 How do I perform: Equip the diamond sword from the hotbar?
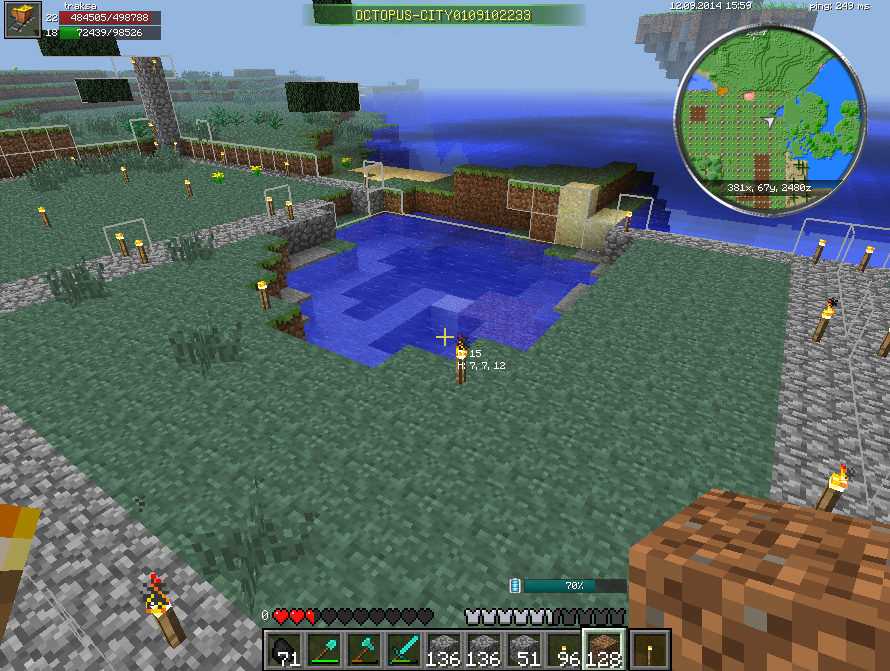click(404, 649)
